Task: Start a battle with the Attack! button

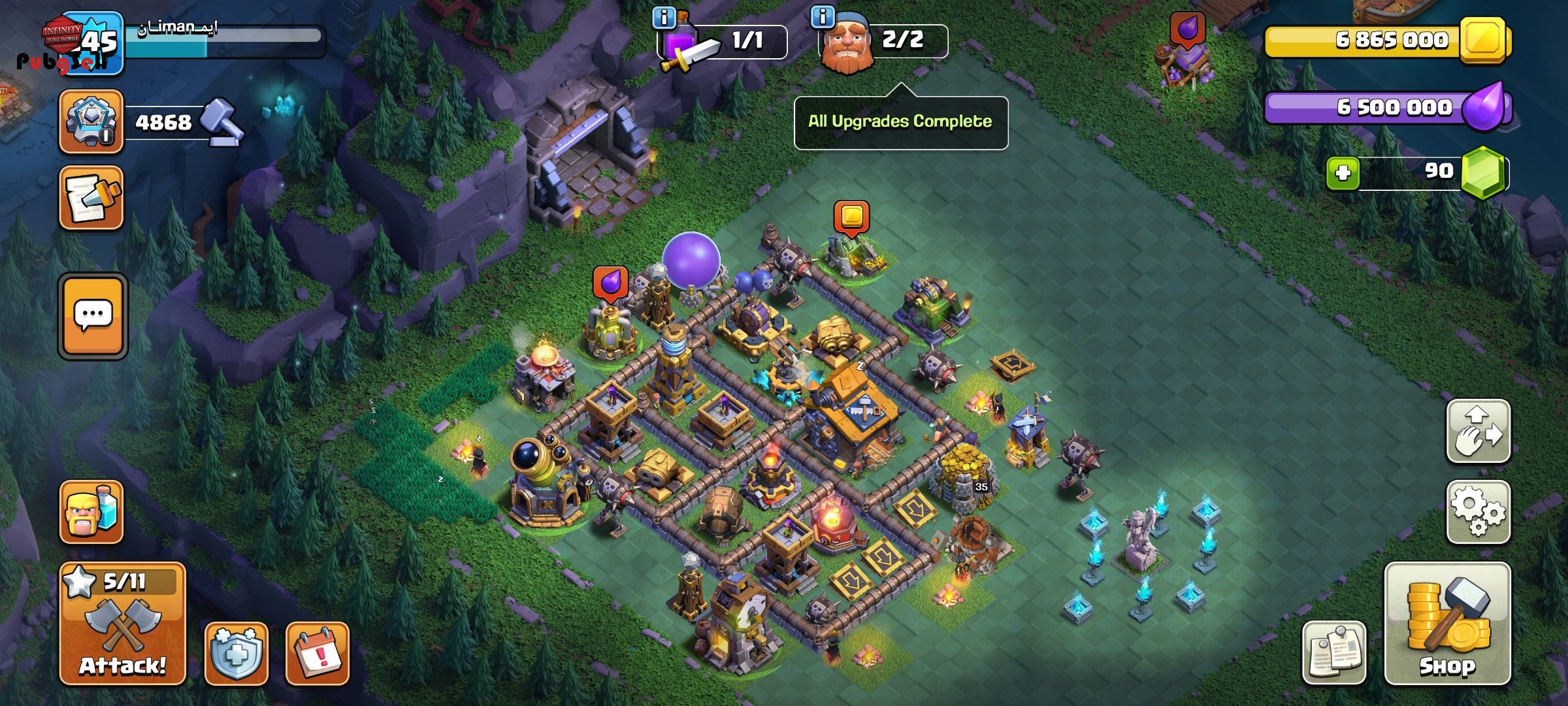Action: 123,624
